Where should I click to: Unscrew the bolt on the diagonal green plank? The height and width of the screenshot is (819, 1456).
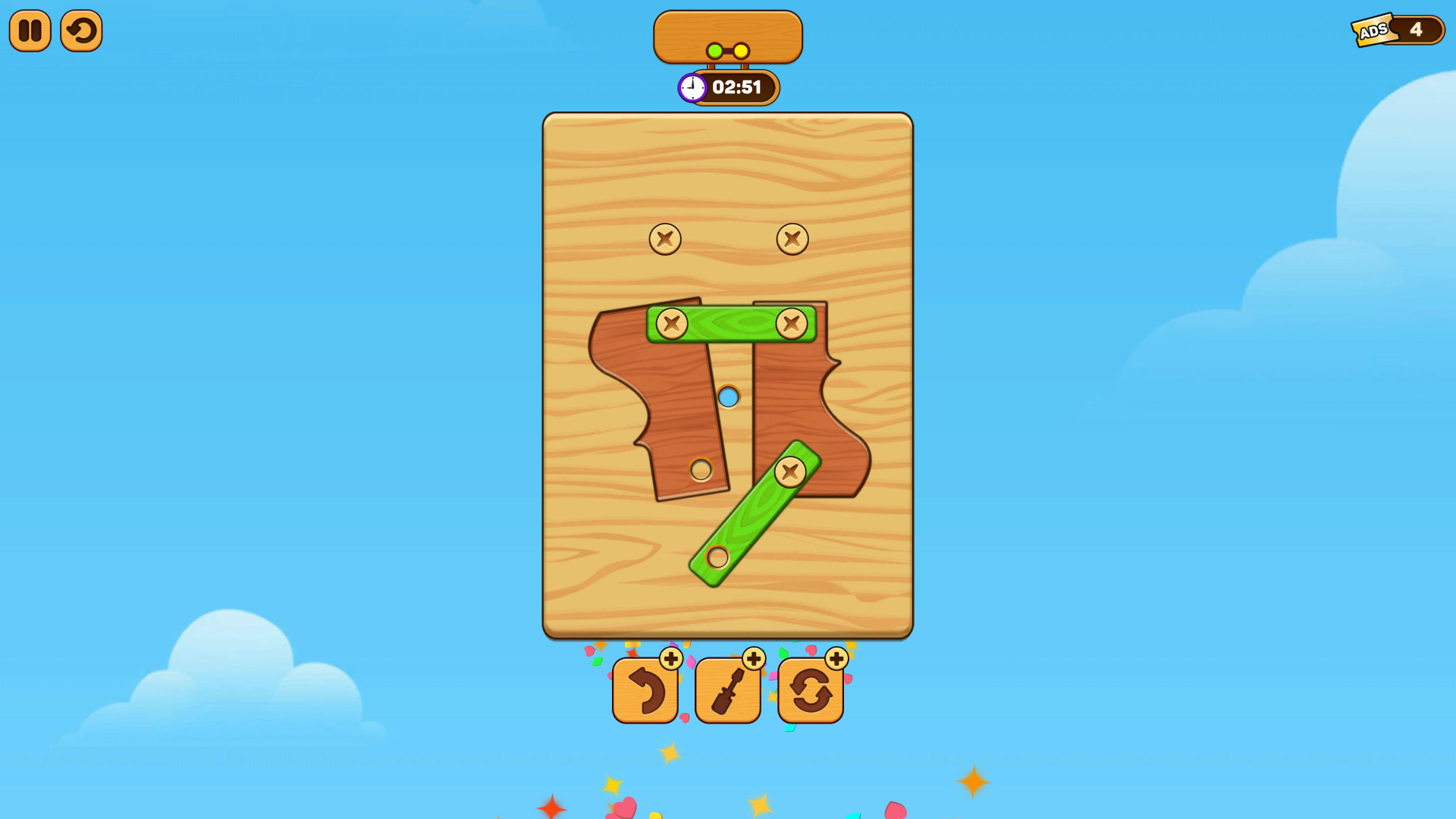(792, 472)
